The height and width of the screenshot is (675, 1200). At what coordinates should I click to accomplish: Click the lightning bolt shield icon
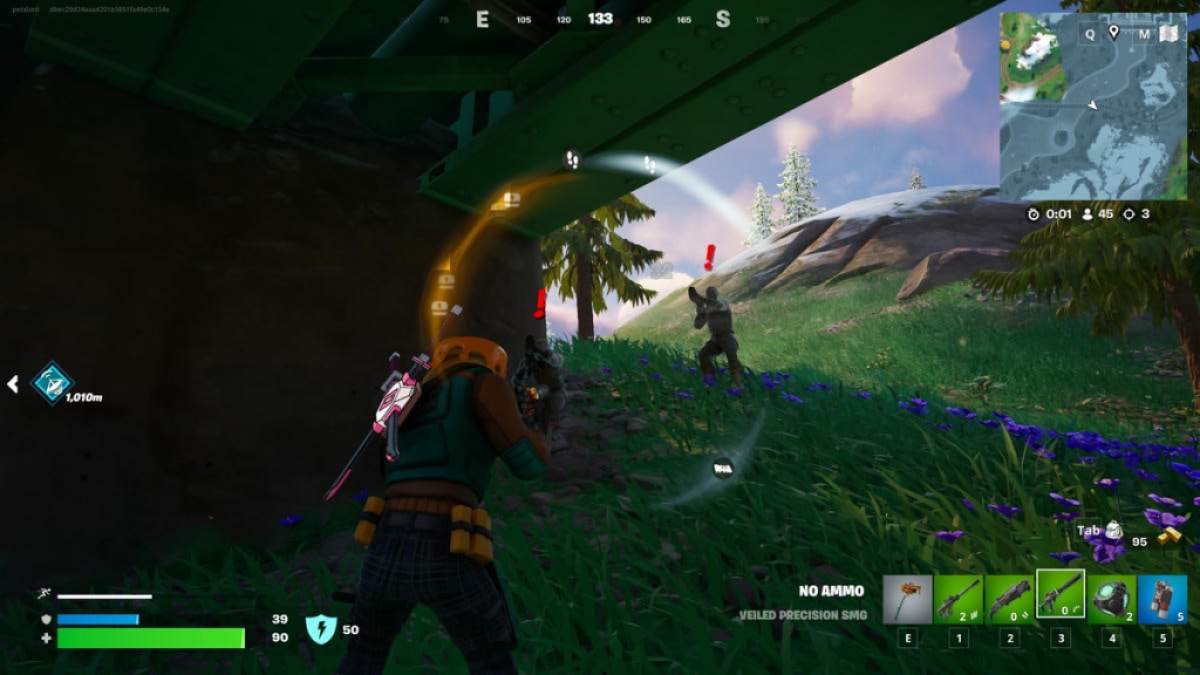click(x=320, y=629)
